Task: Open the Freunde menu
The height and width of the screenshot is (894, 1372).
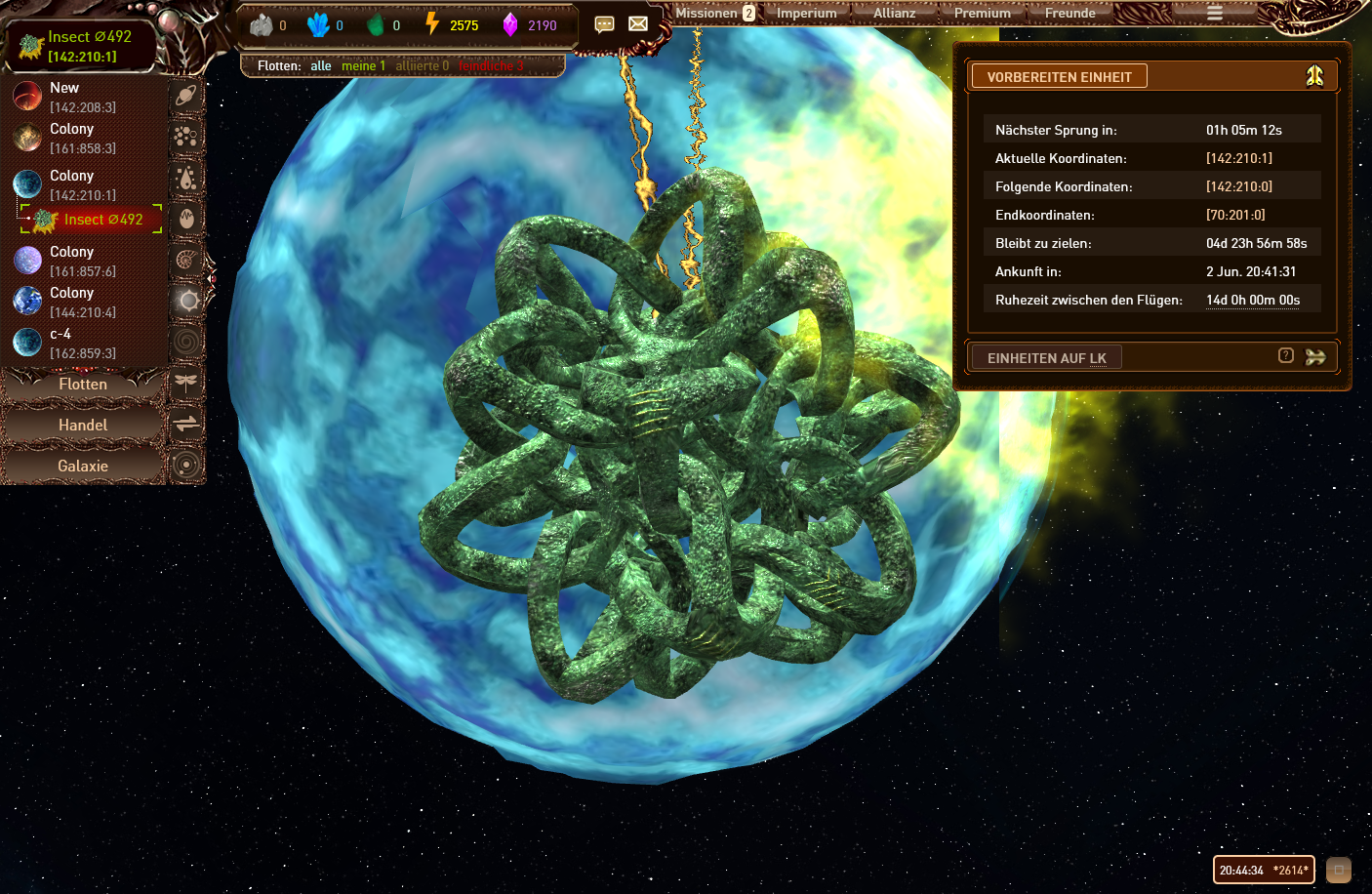Action: tap(1069, 14)
